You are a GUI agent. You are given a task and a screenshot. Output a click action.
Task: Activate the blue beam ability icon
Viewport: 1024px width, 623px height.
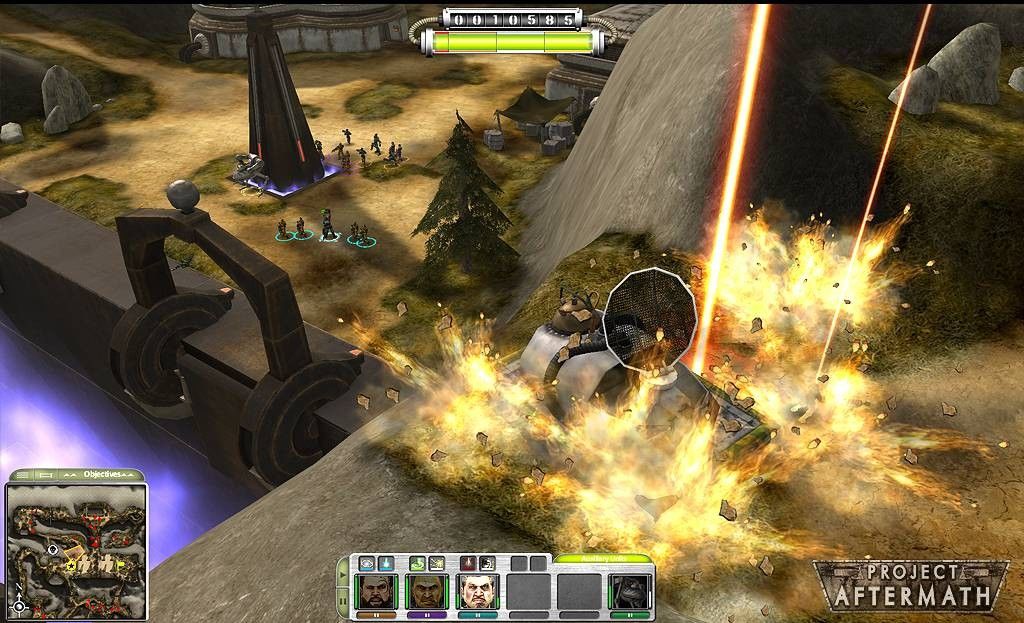[x=385, y=564]
